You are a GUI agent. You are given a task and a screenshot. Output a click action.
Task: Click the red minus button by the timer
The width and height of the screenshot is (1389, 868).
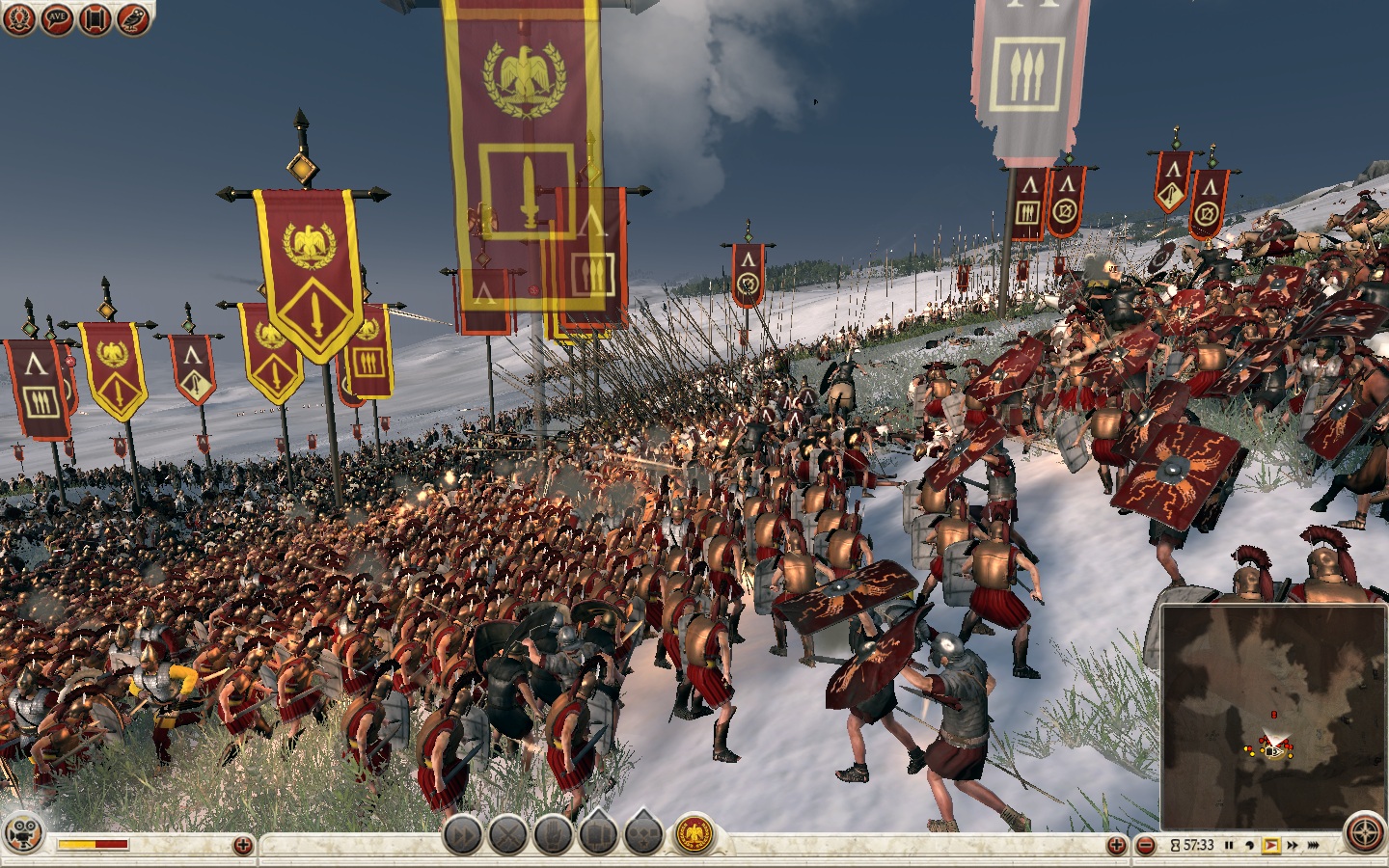[1146, 846]
